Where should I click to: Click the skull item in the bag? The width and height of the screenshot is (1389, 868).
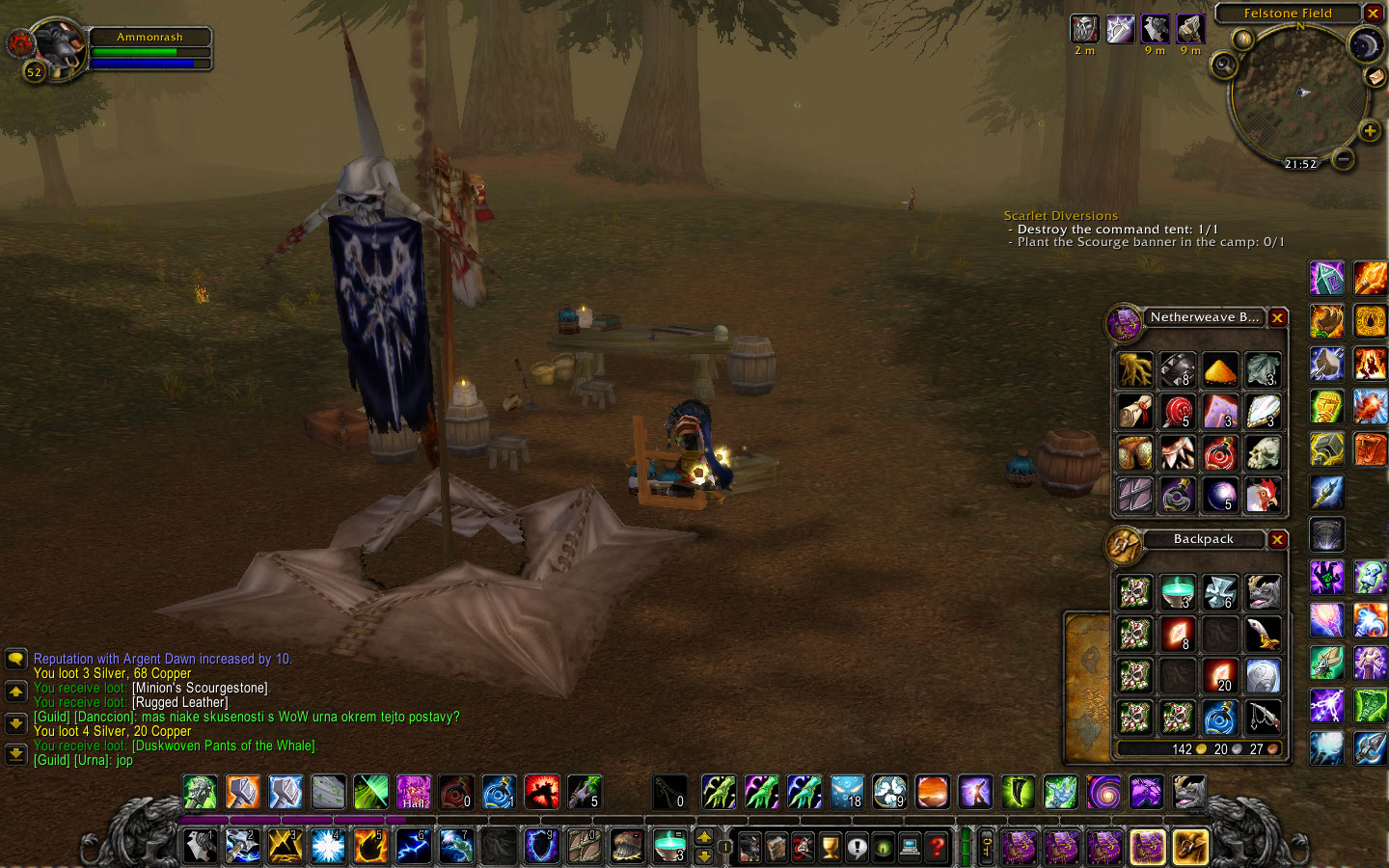(1263, 452)
